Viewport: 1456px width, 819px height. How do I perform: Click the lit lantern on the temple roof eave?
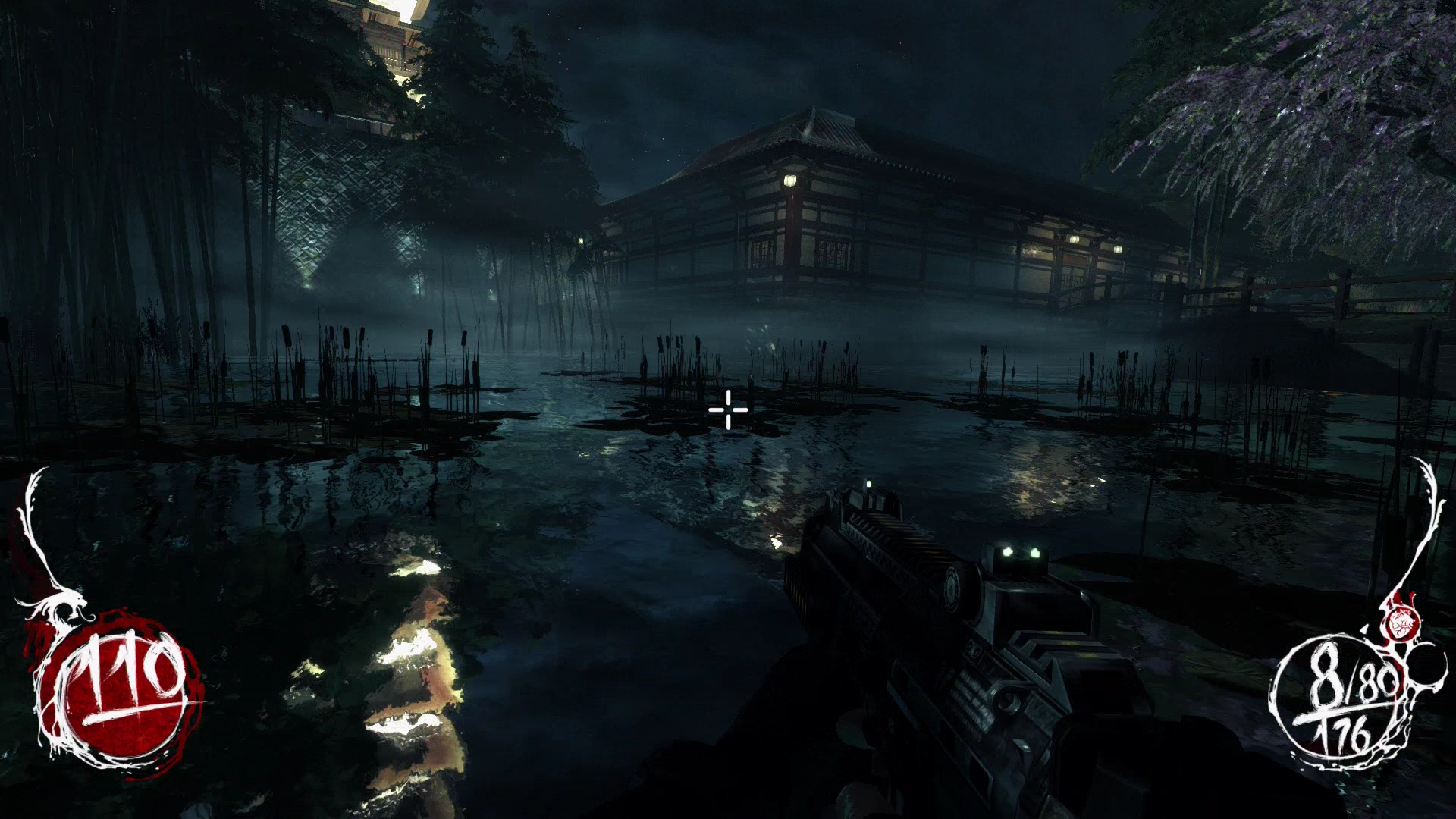point(792,180)
